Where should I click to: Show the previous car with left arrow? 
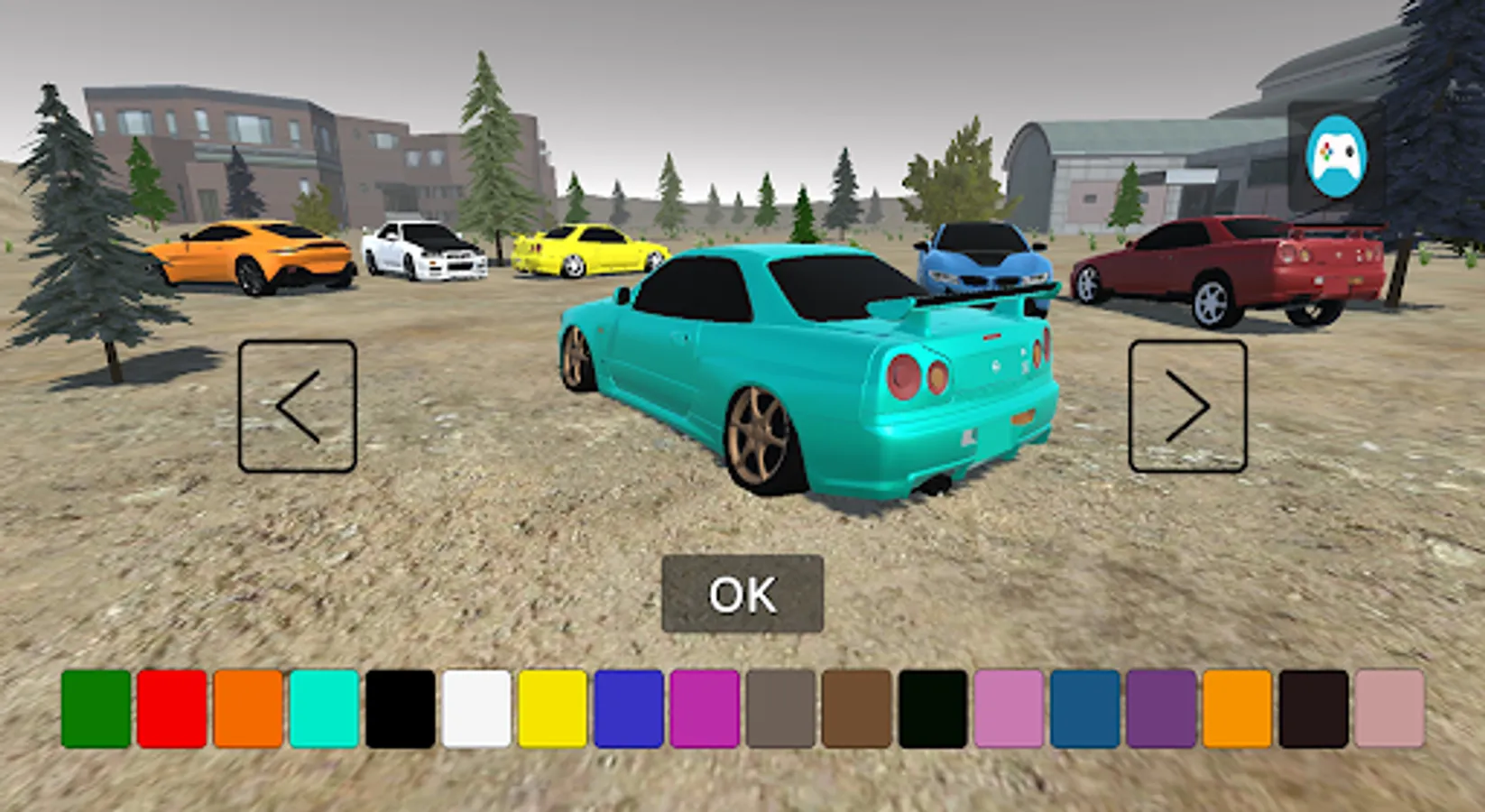tap(298, 406)
